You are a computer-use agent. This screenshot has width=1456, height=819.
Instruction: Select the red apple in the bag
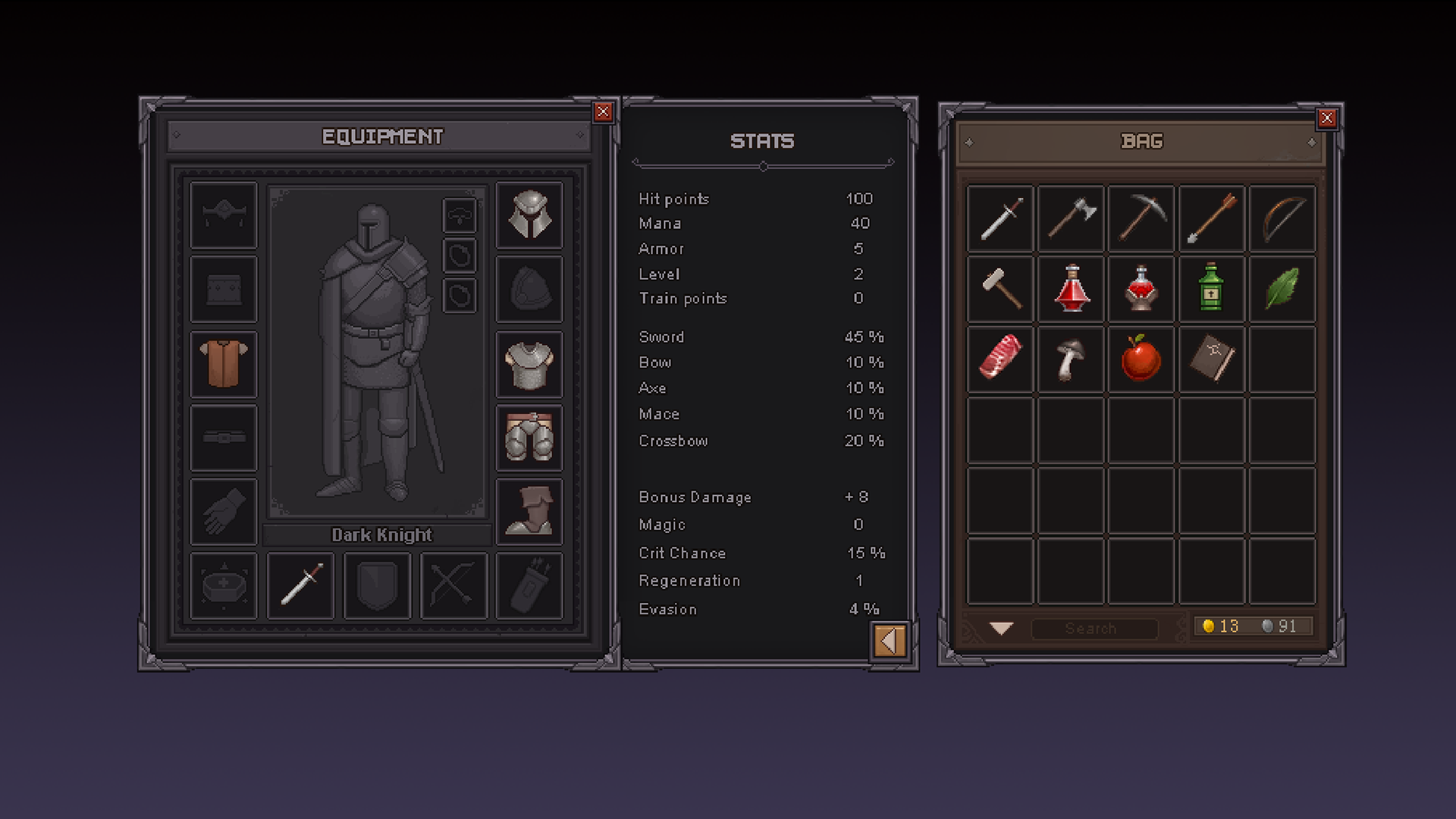click(x=1141, y=359)
